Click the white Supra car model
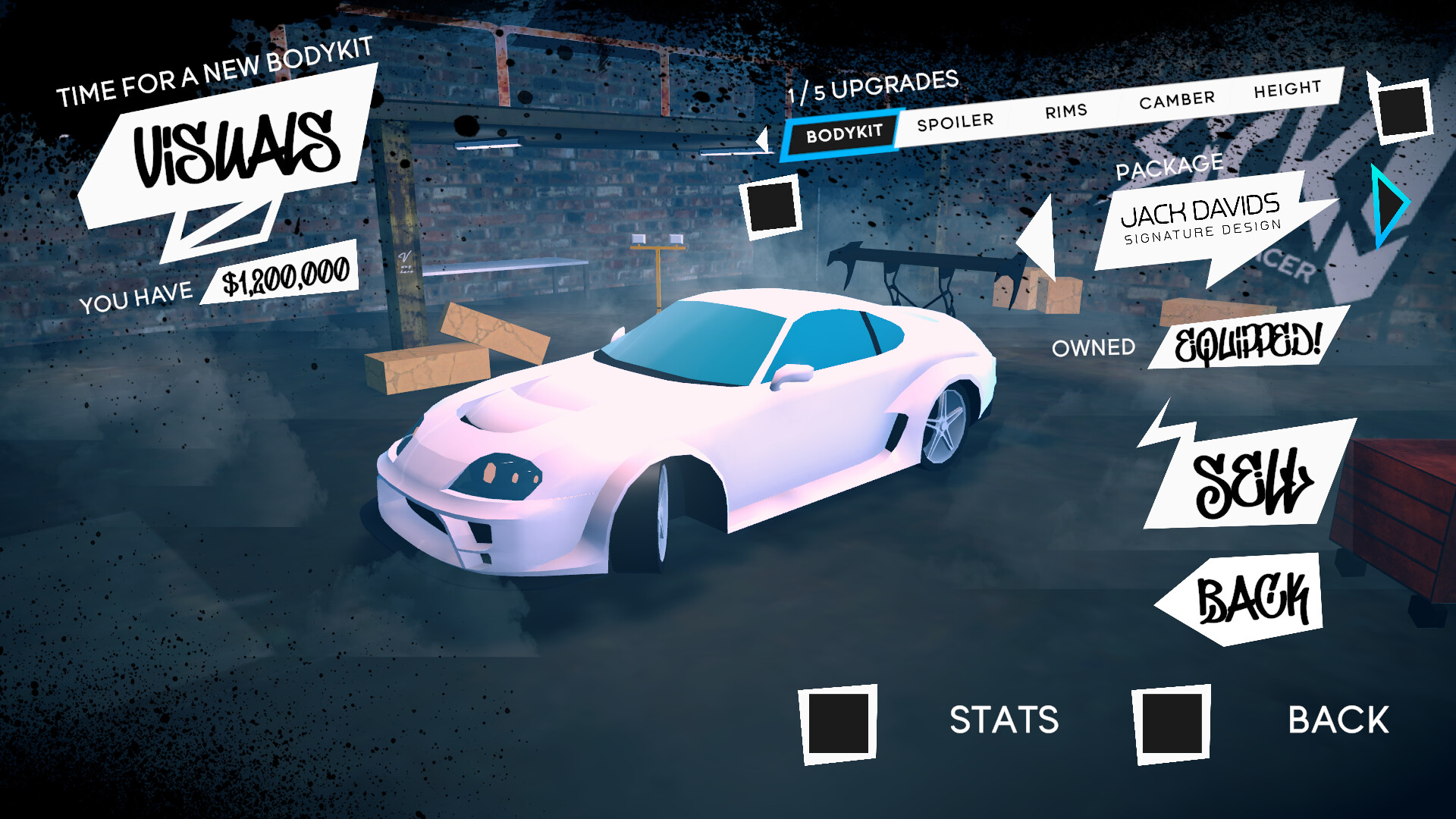The image size is (1456, 819). click(x=682, y=440)
